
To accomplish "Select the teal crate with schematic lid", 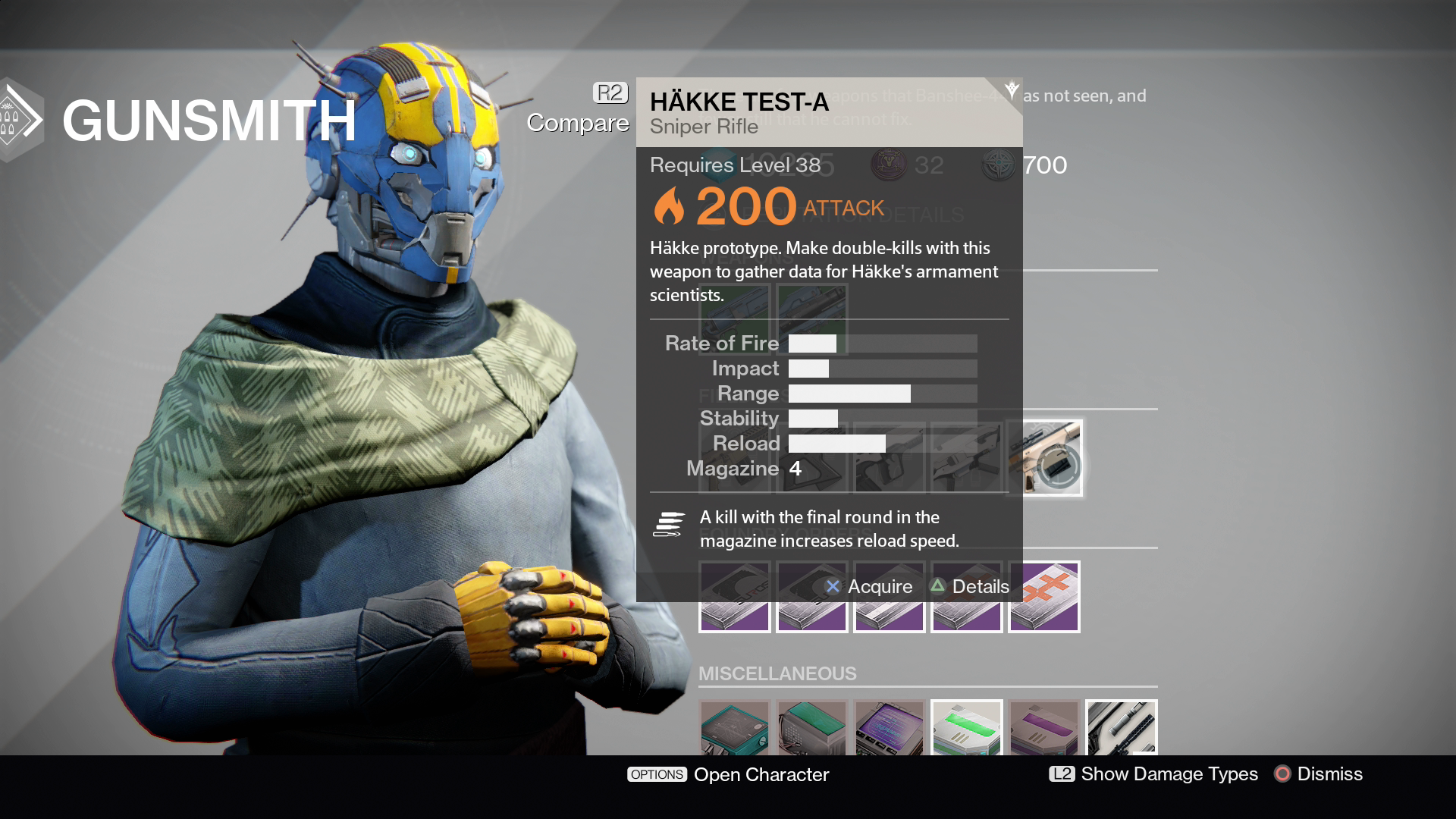I will click(735, 728).
